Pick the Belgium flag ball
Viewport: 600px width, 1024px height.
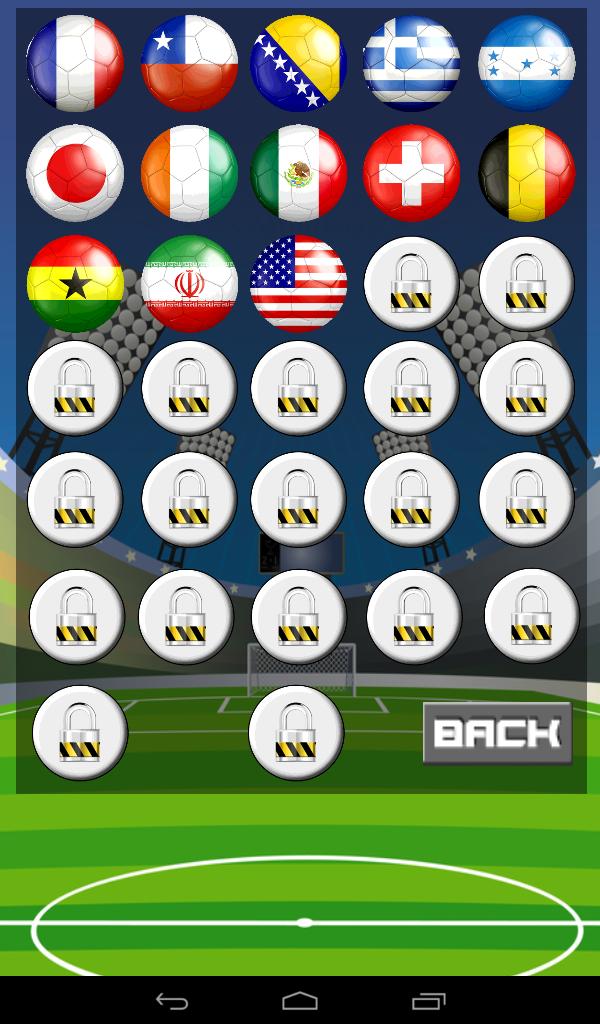click(x=527, y=173)
